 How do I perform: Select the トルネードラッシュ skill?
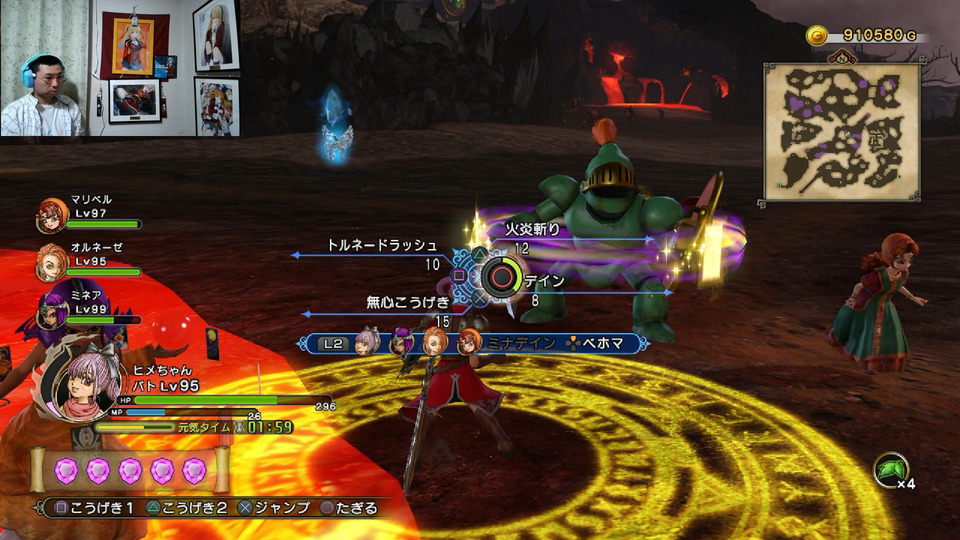(382, 245)
